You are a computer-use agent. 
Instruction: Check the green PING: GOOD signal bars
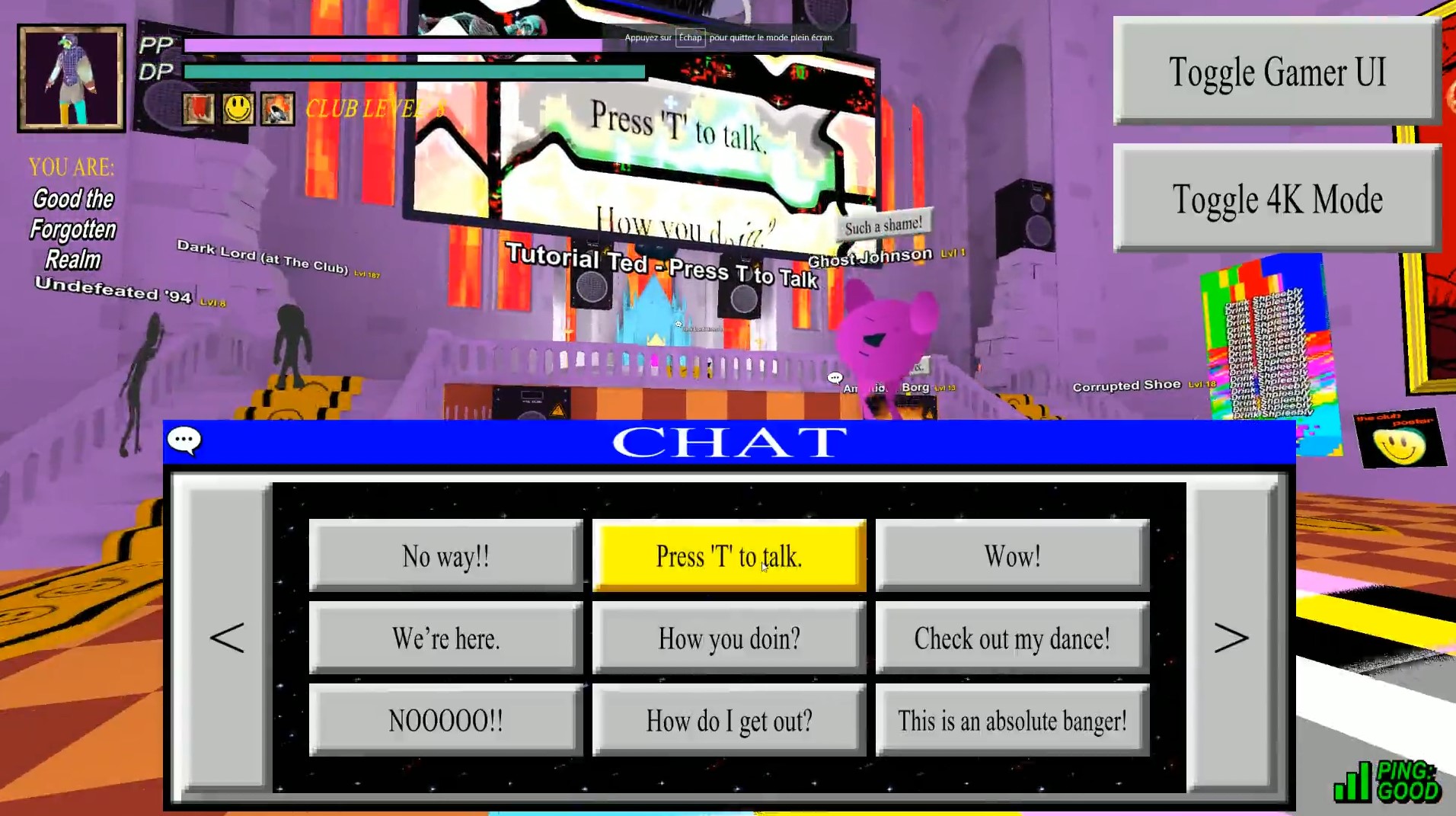coord(1354,785)
